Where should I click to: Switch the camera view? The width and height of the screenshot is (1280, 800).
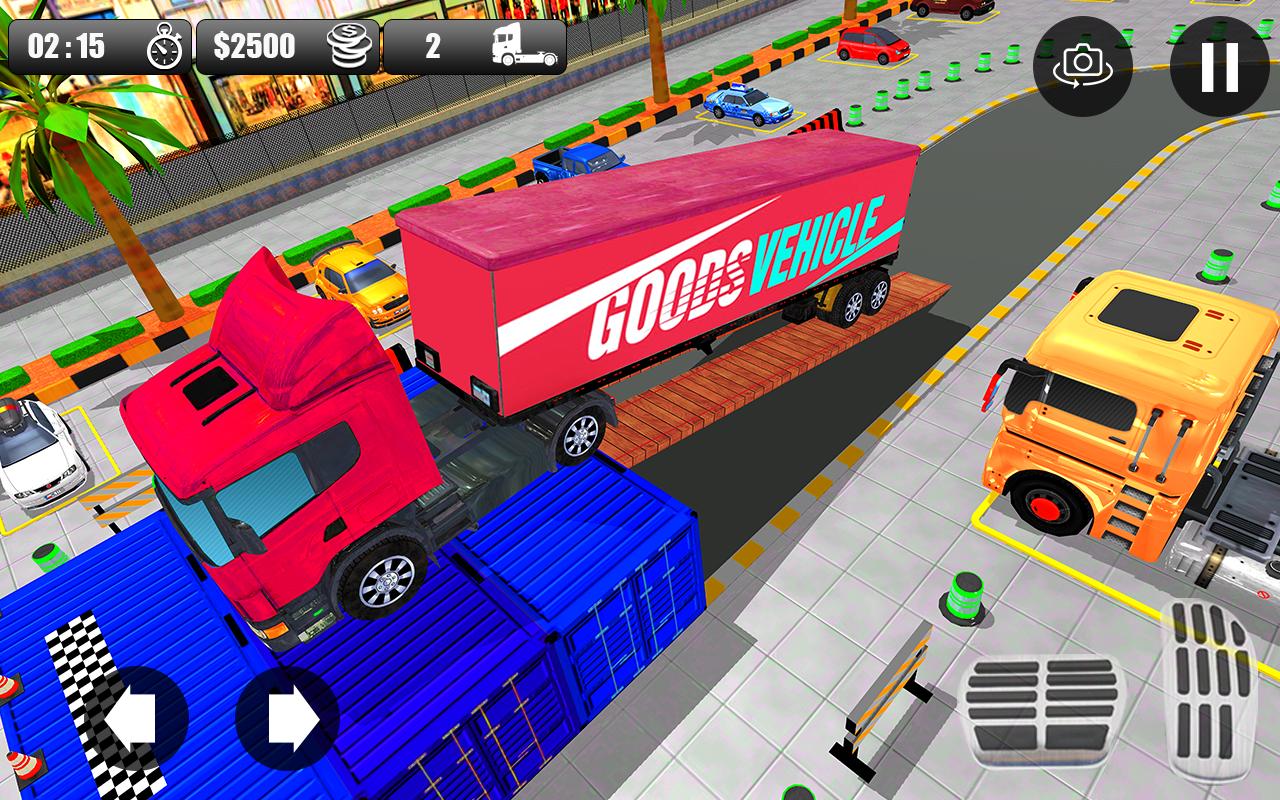1082,66
